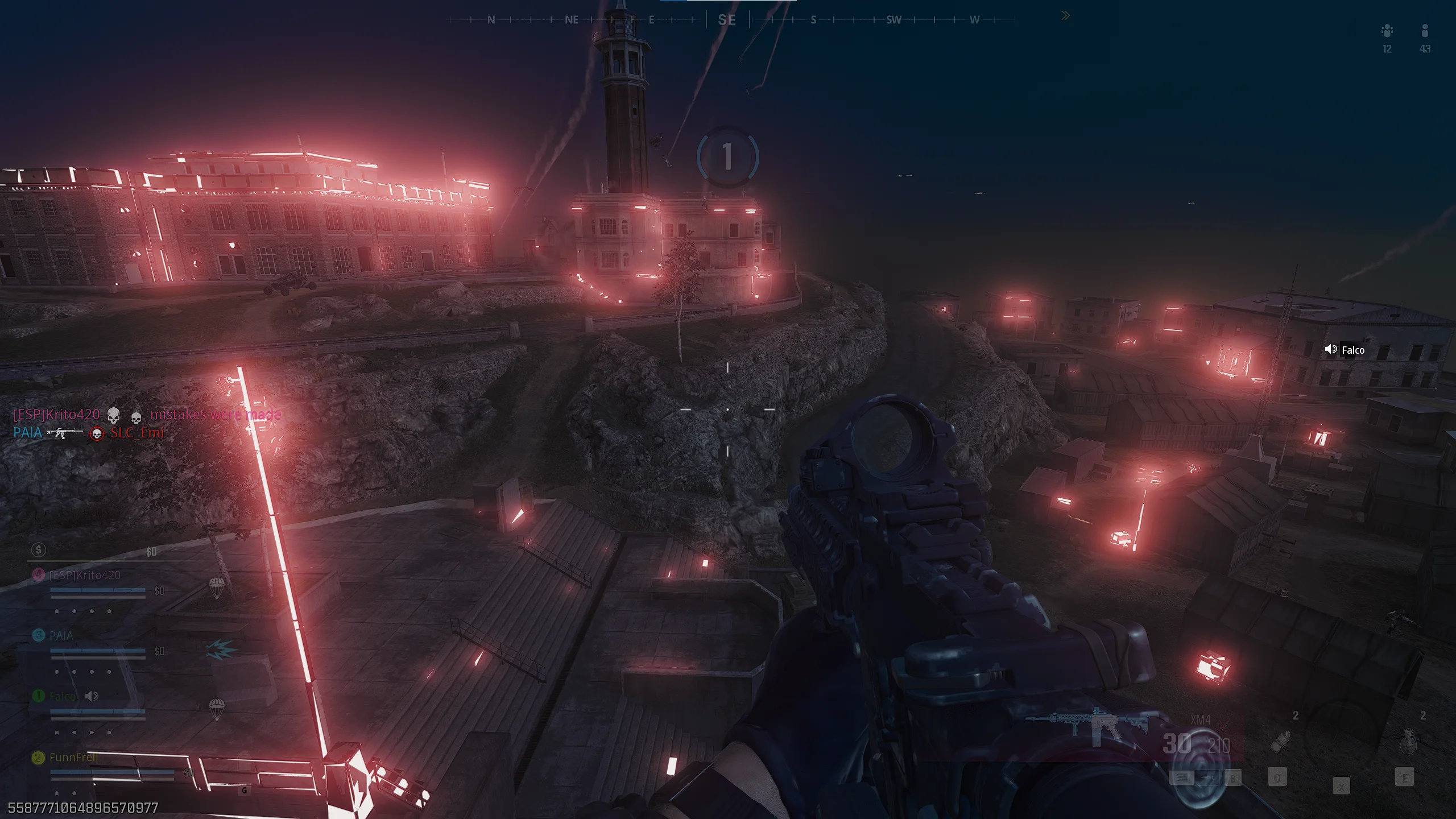Choose the frag grenade lethal slot
Viewport: 1456px width, 819px height.
1409,741
